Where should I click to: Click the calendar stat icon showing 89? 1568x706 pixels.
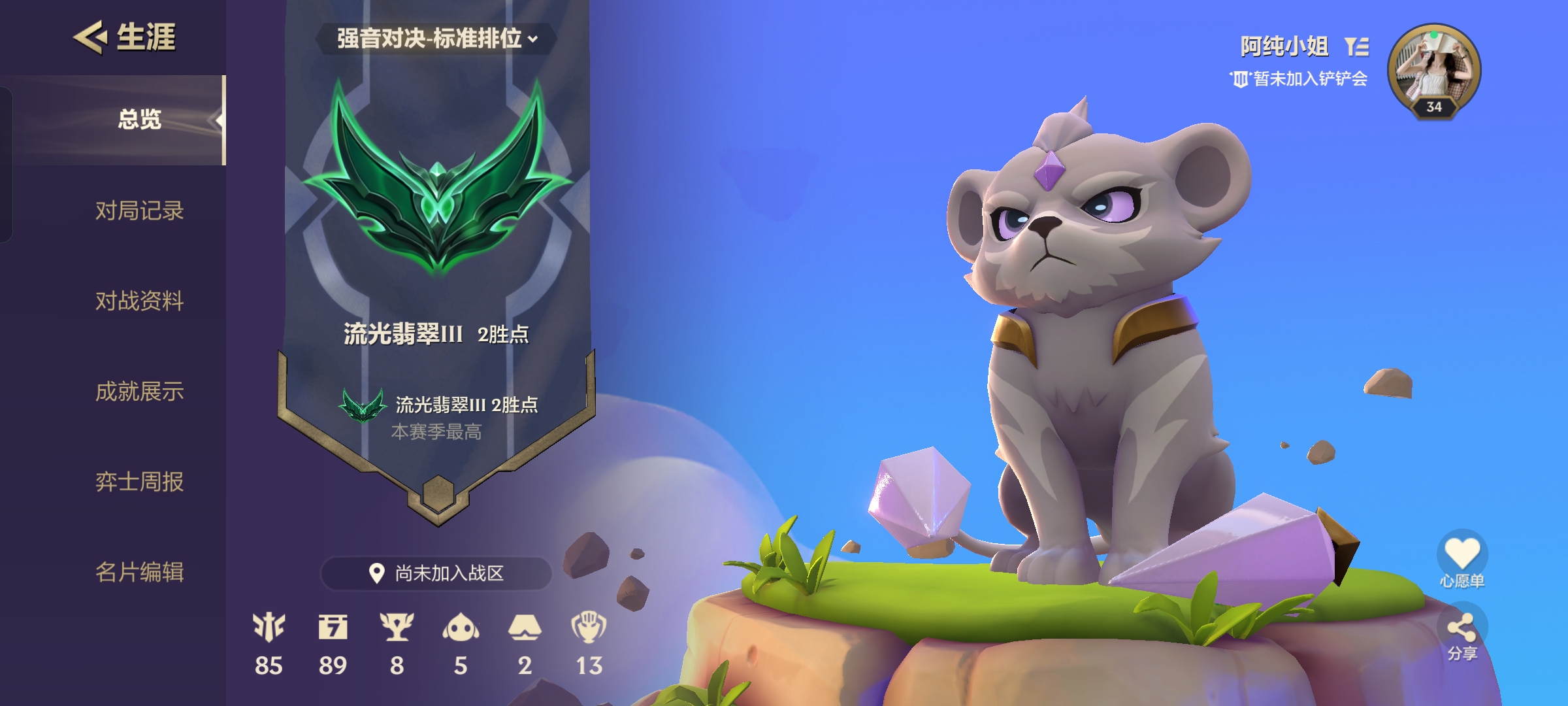tap(333, 628)
